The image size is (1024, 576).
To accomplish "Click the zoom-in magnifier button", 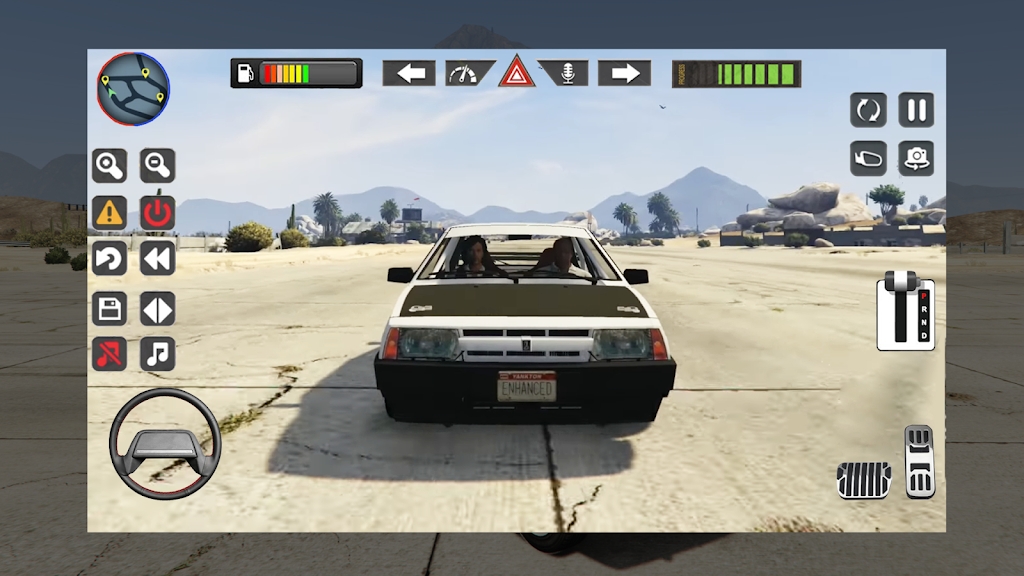I will tap(110, 164).
